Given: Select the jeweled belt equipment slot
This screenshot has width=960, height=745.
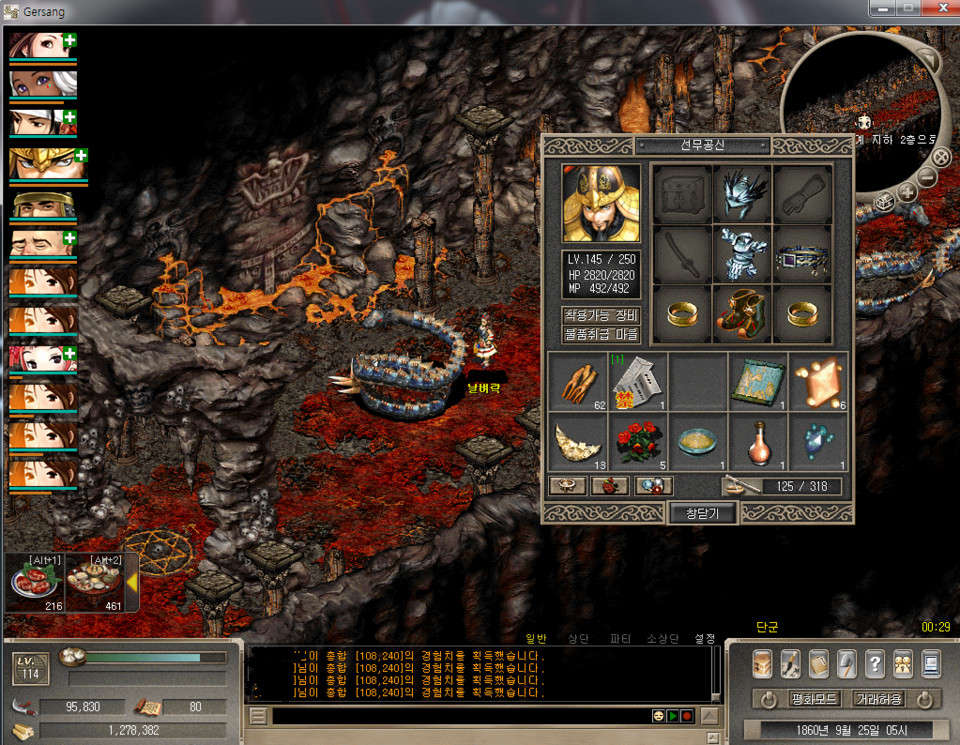Looking at the screenshot, I should pyautogui.click(x=802, y=254).
